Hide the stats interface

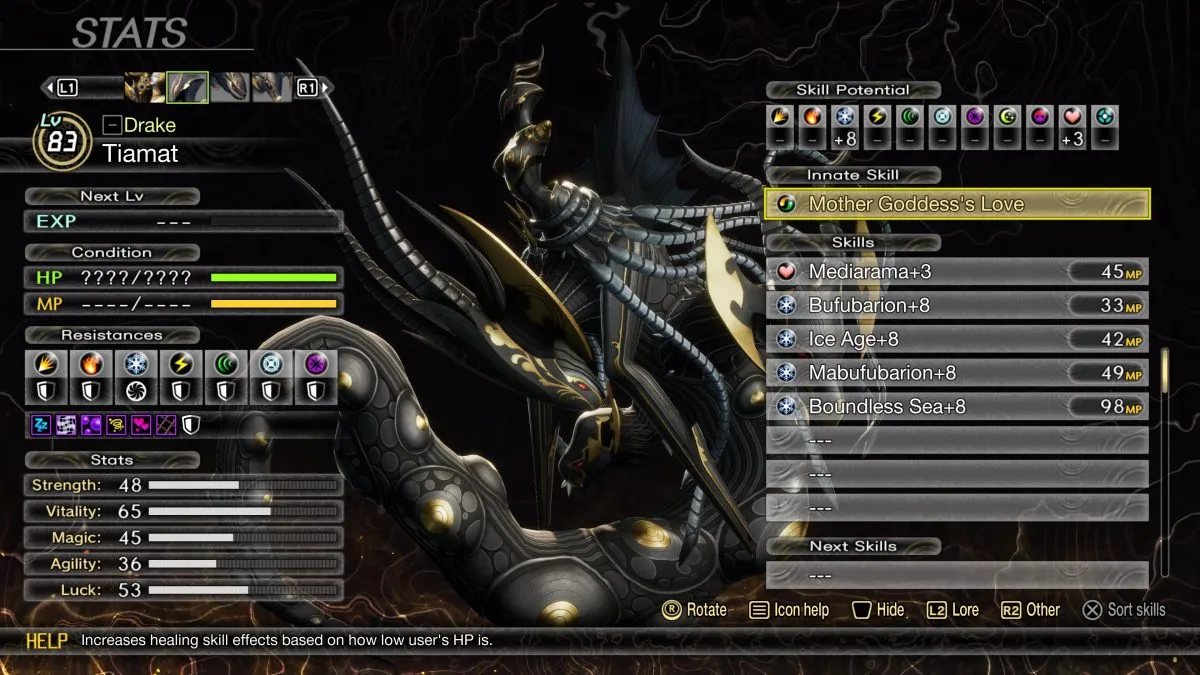click(x=877, y=610)
